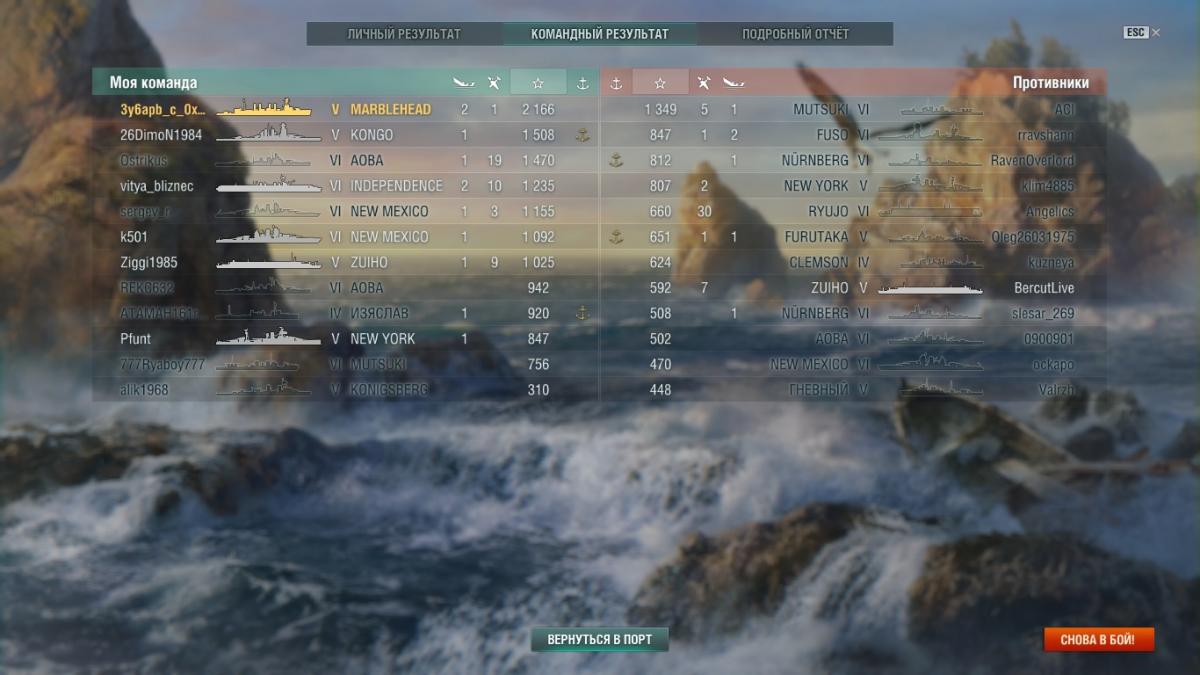Viewport: 1200px width, 675px height.
Task: Sort my team by the star column
Action: pos(538,83)
